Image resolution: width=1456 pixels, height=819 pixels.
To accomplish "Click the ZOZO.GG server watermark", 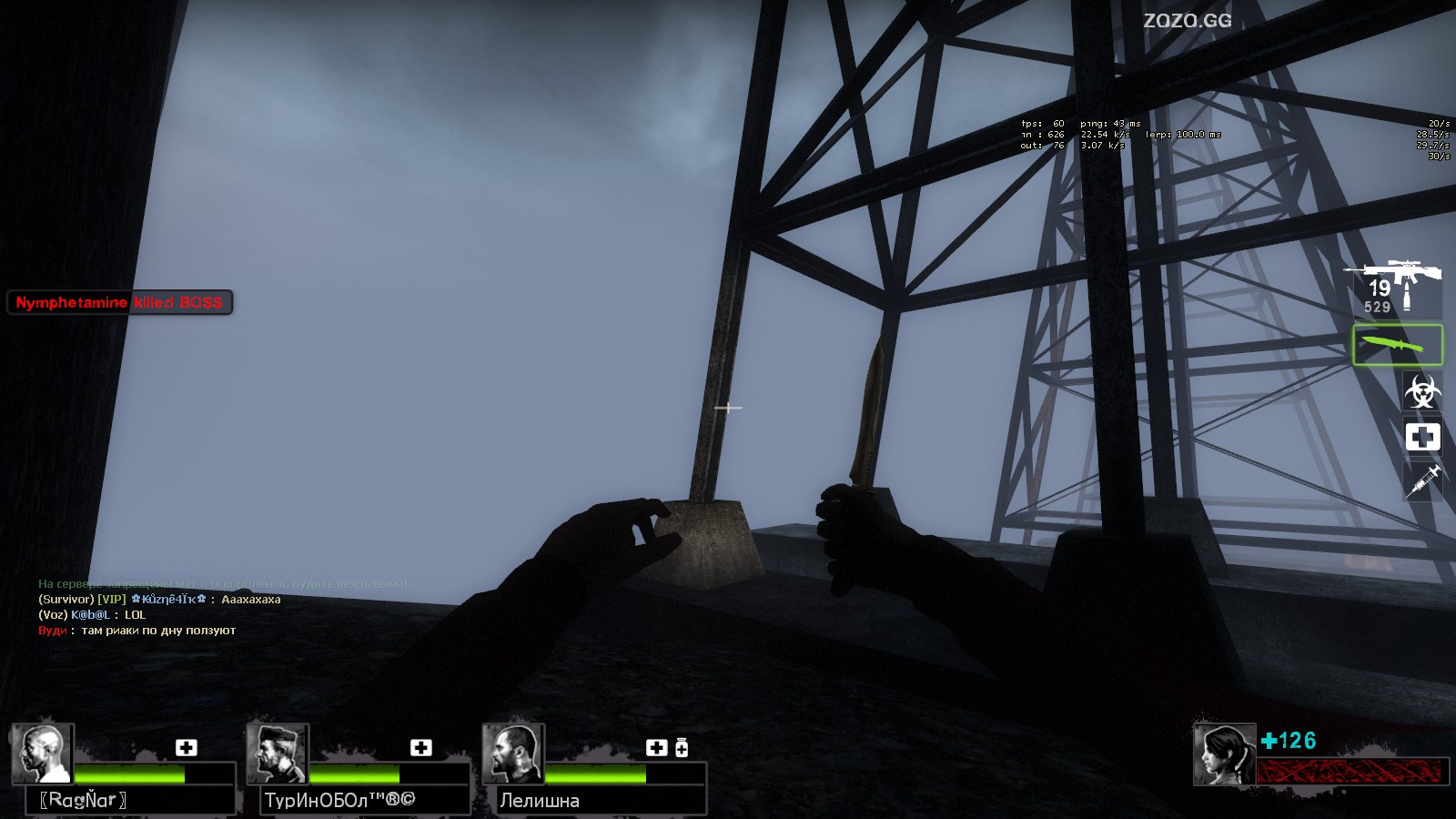I will tap(1187, 20).
